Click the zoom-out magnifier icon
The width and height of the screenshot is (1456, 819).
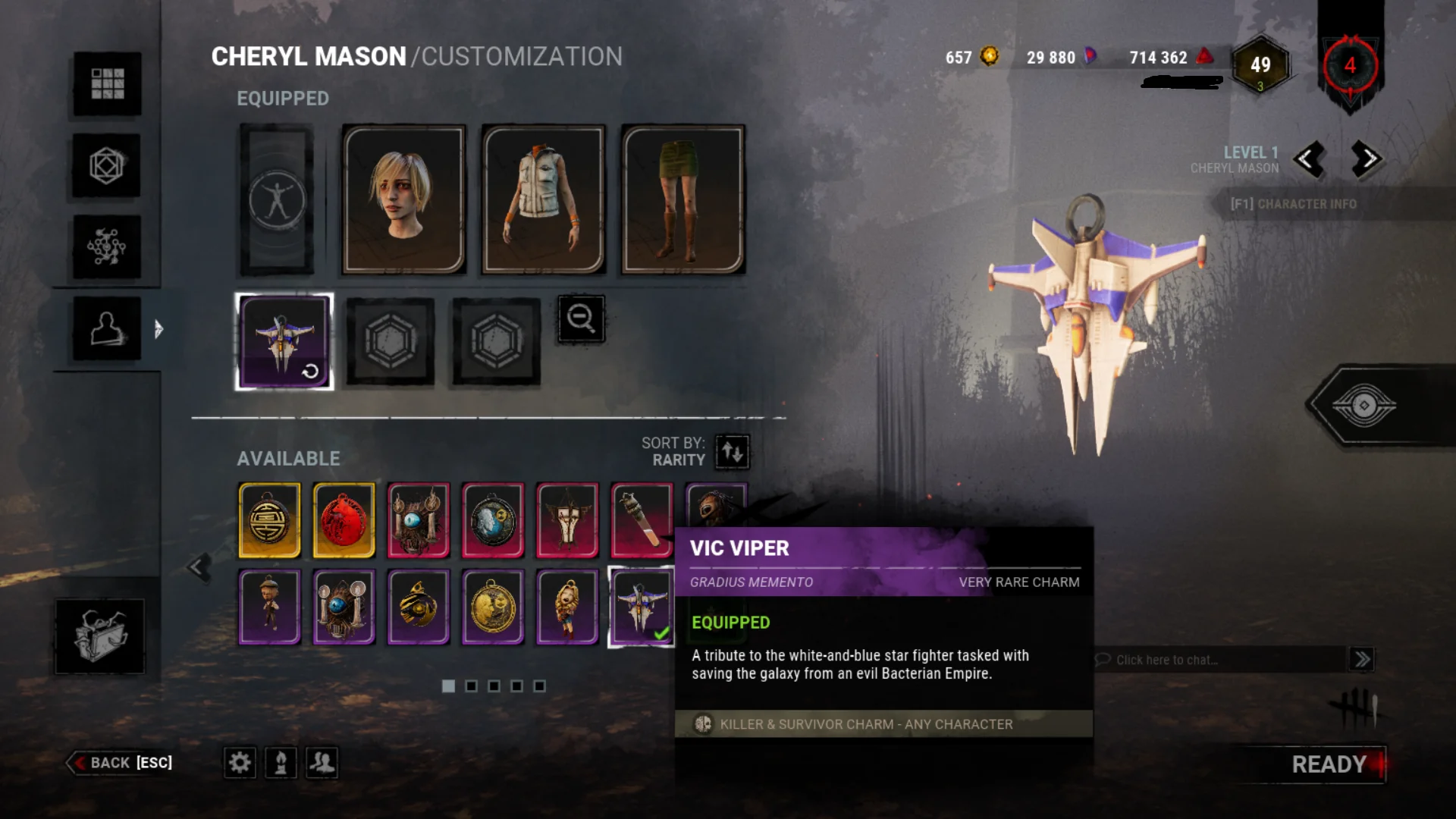pyautogui.click(x=581, y=318)
